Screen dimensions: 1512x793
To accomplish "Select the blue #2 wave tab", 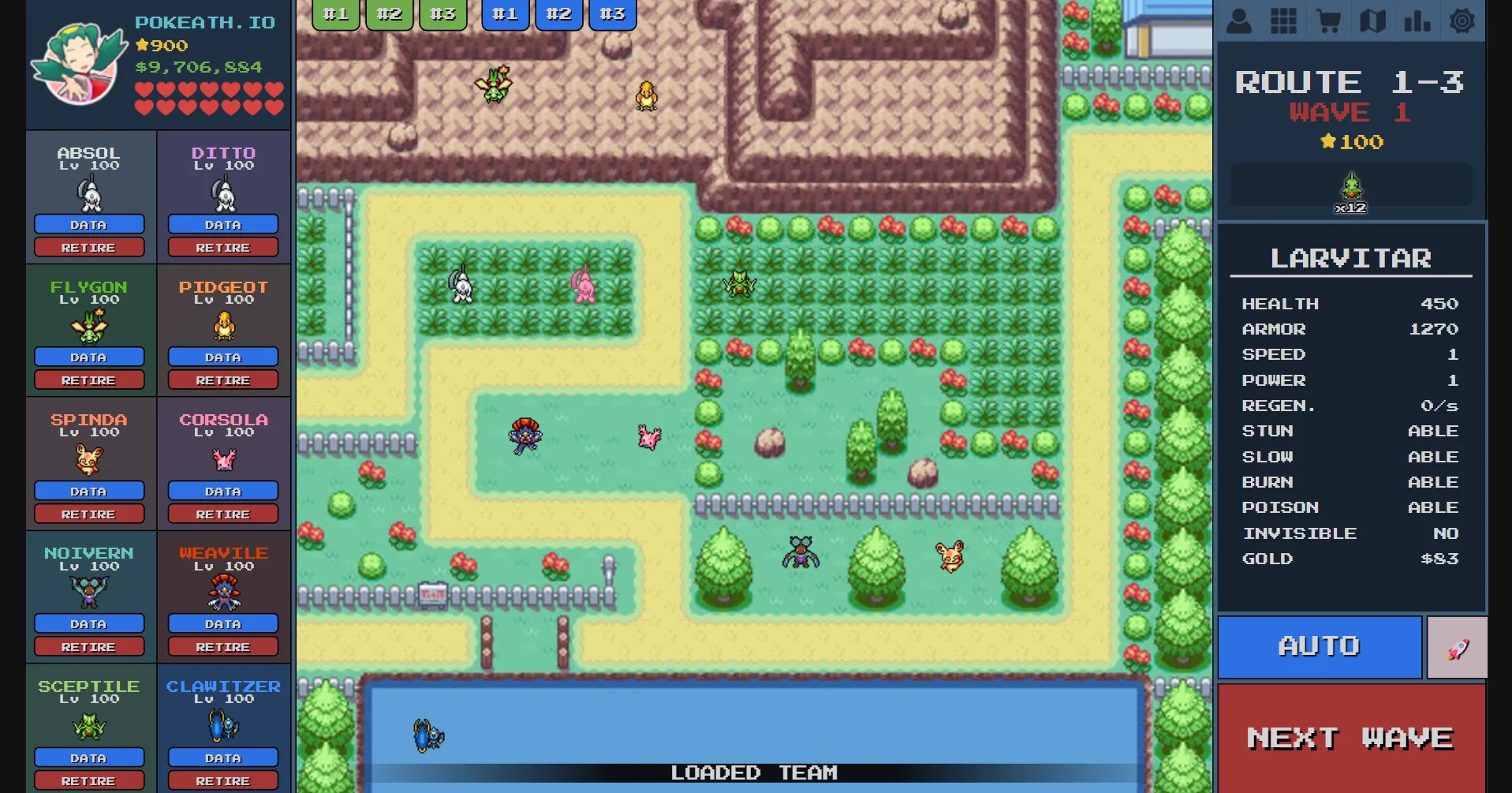I will [558, 13].
